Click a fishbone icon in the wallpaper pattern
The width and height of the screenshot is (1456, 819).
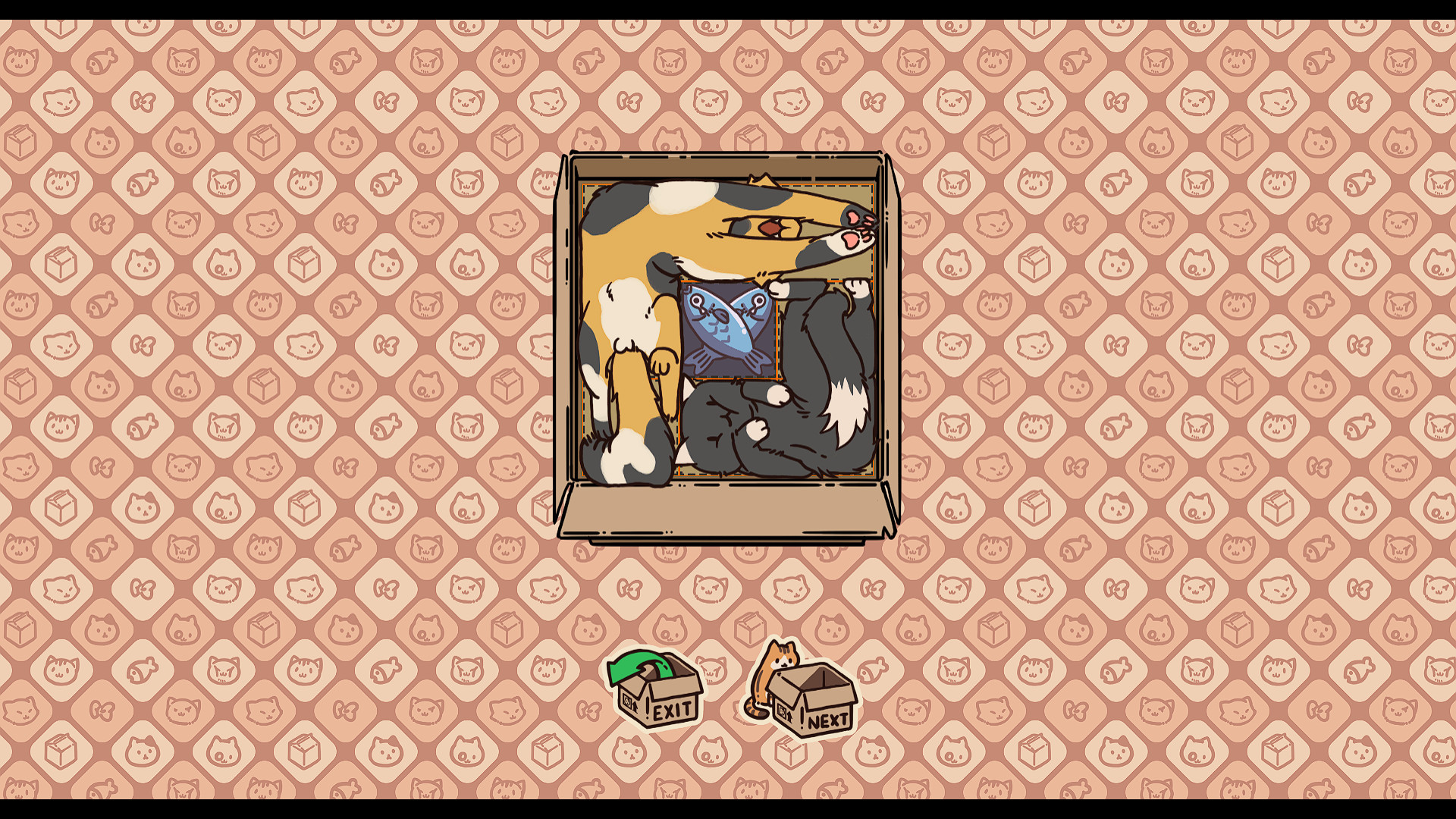click(x=101, y=61)
